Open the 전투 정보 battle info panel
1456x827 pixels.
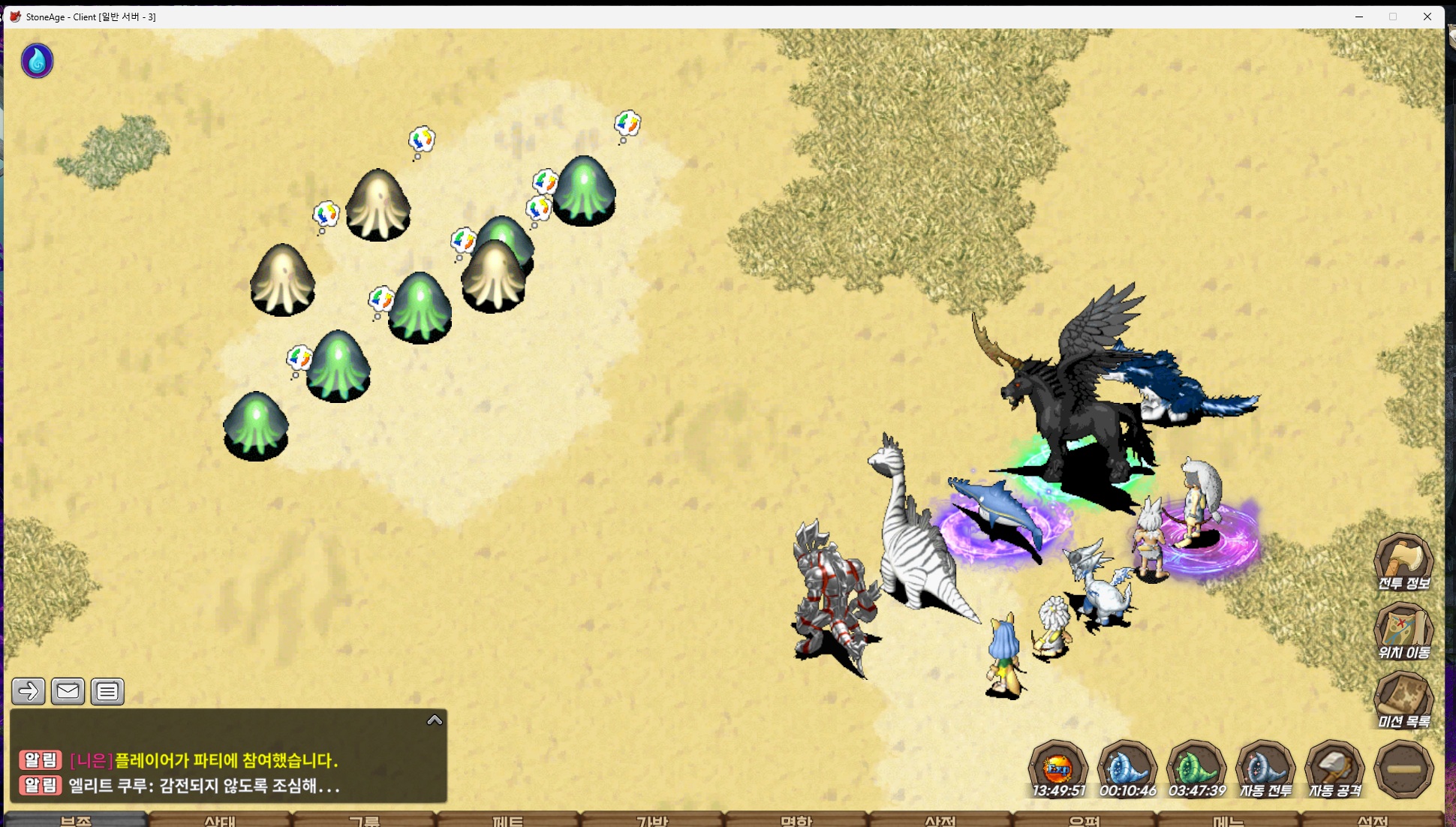[x=1403, y=561]
